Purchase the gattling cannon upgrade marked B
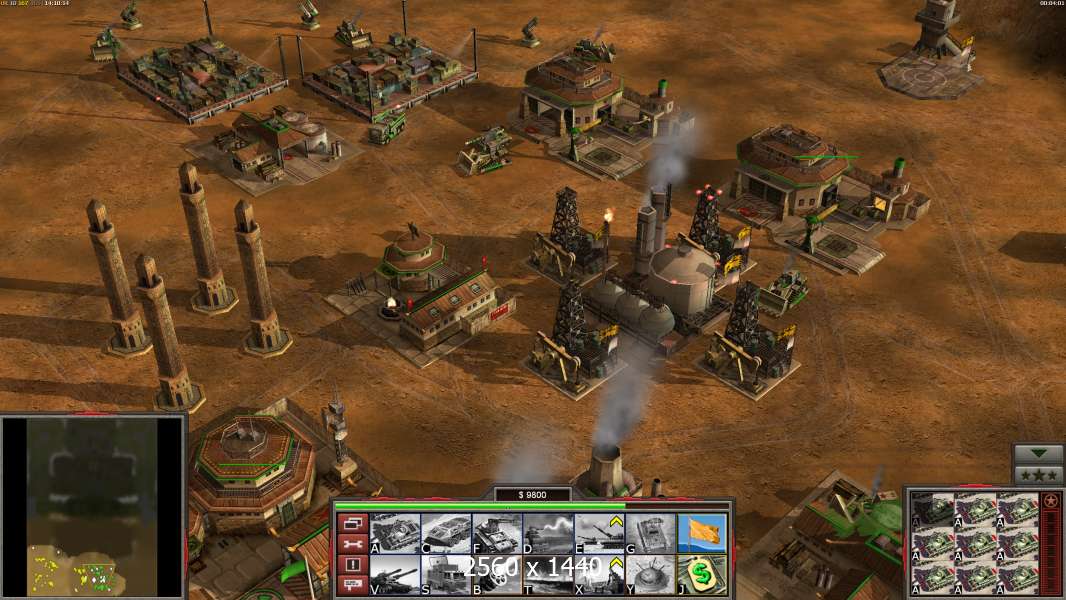This screenshot has width=1066, height=600. coord(497,575)
